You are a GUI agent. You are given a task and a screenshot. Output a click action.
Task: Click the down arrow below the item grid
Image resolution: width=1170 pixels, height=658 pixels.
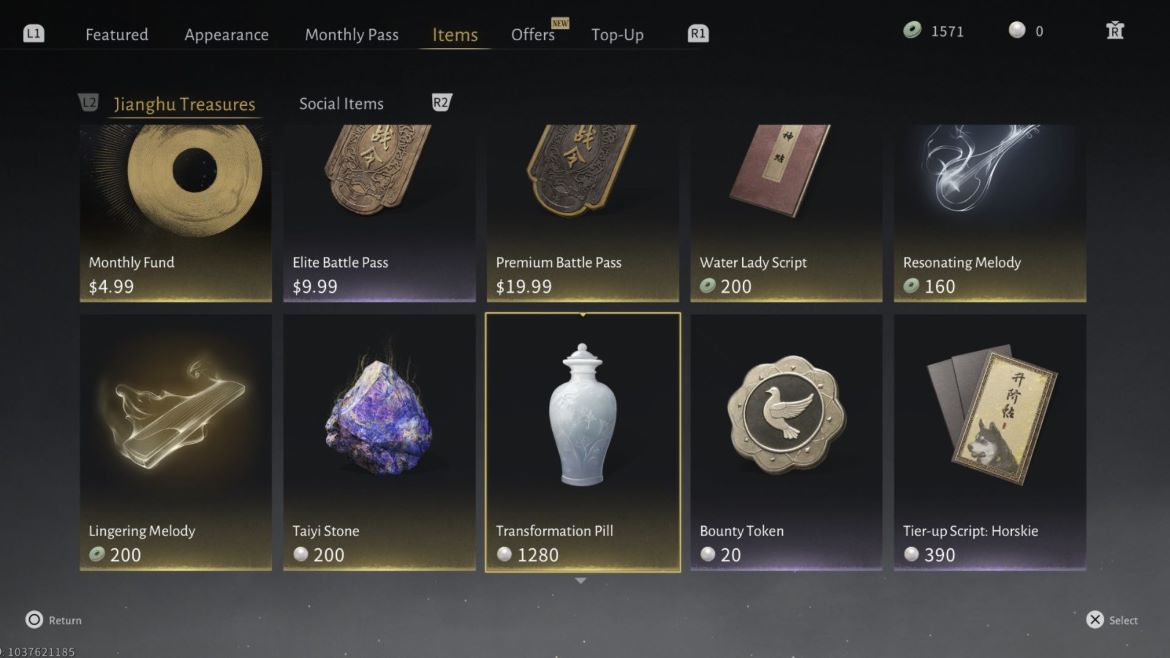(581, 581)
